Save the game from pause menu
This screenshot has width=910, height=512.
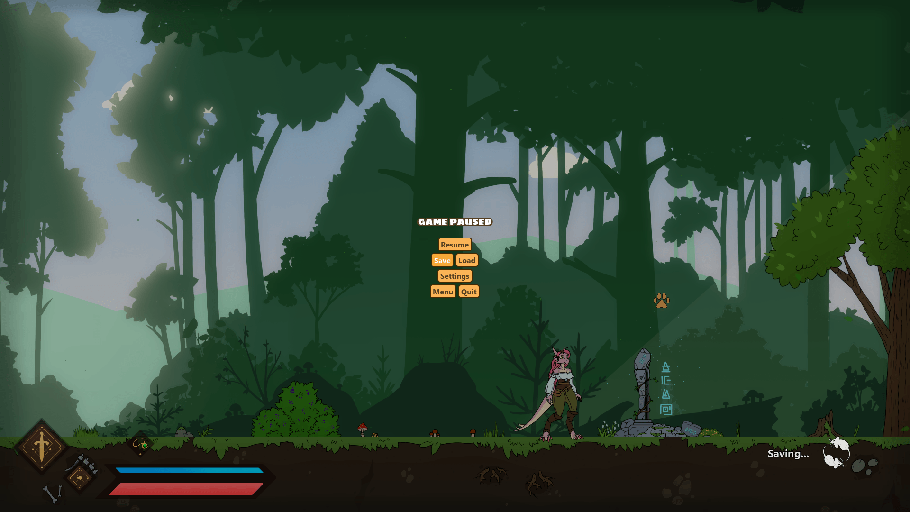(442, 260)
